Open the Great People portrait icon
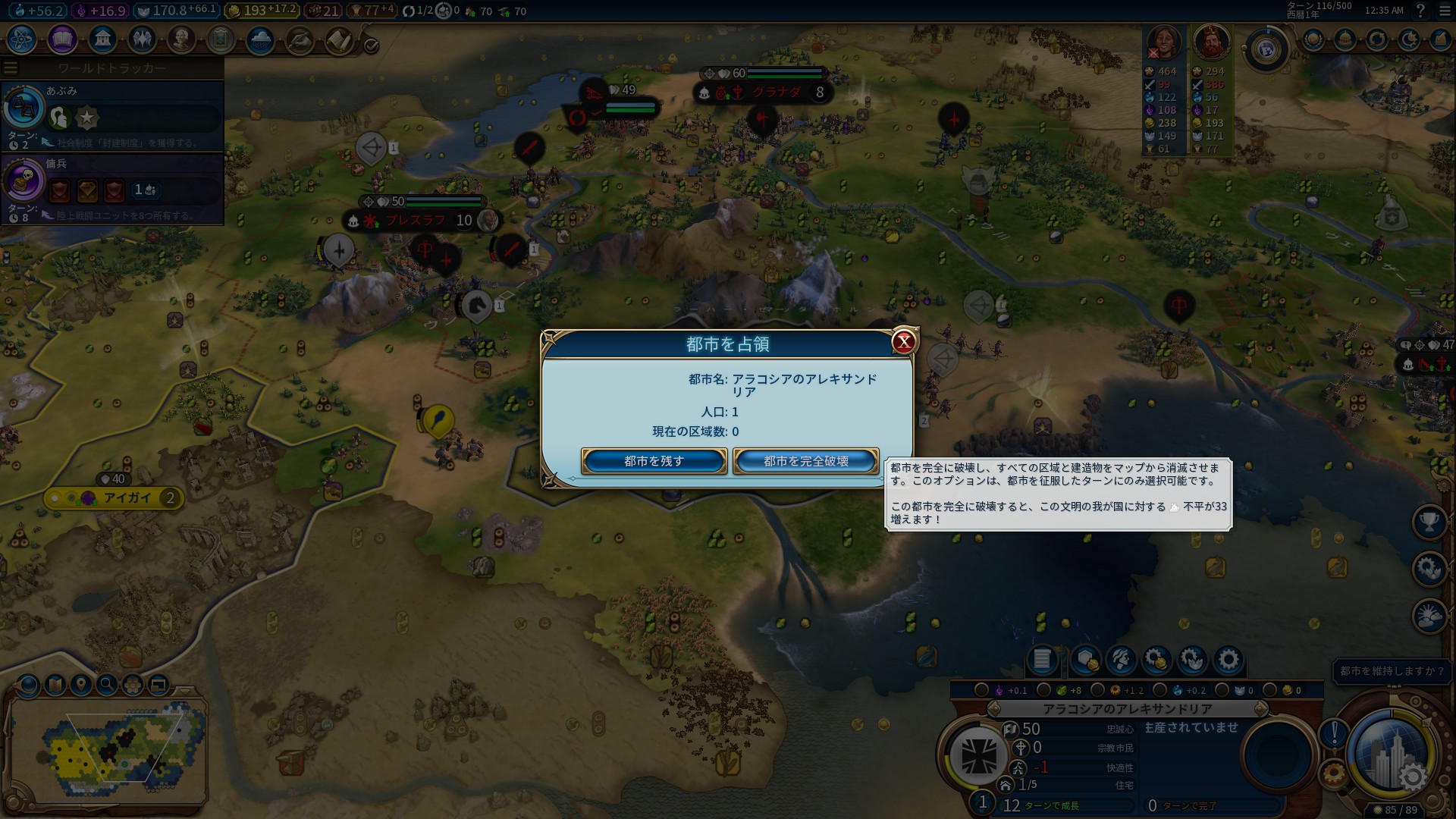 181,39
